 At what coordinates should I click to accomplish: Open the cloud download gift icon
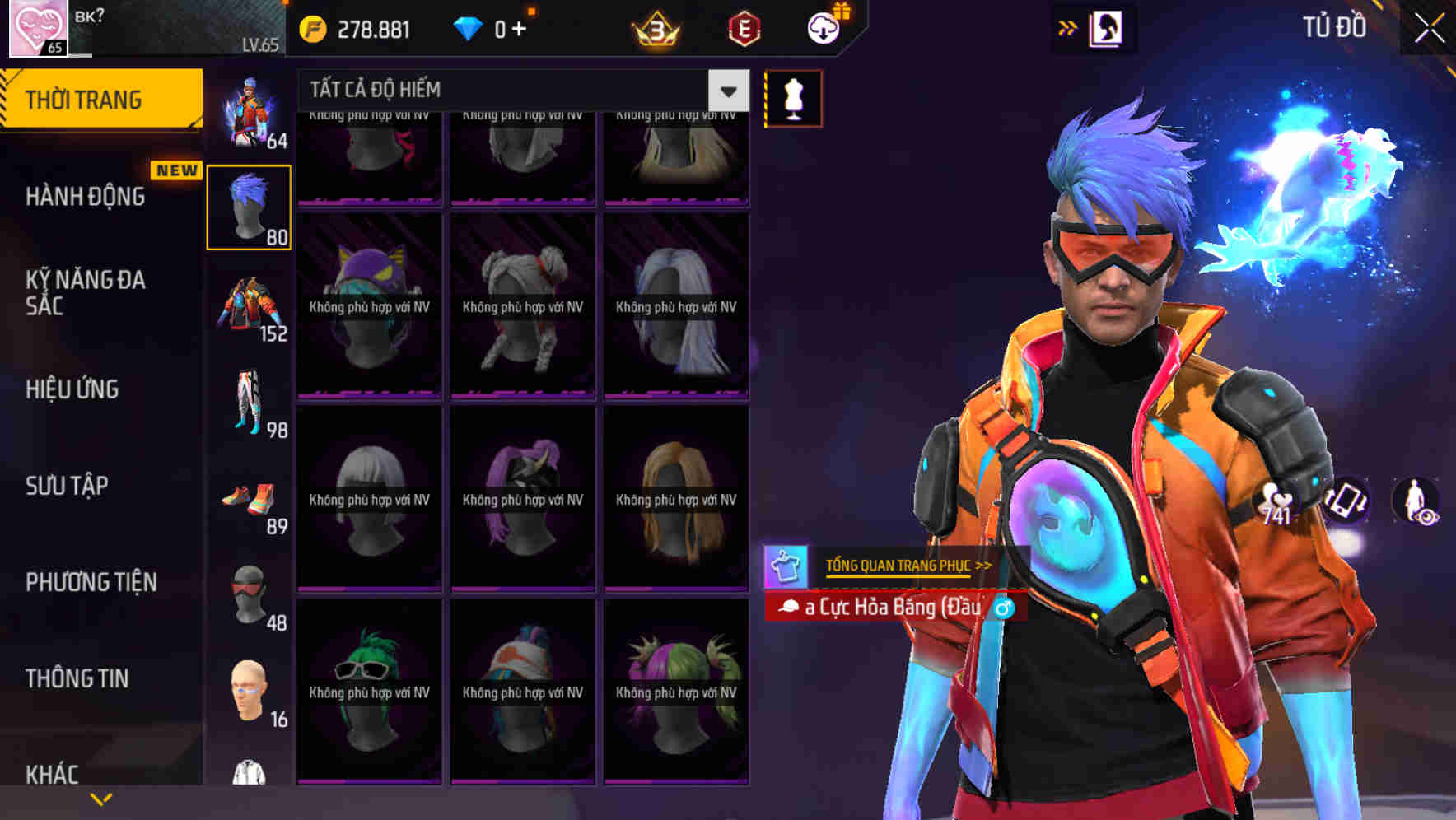tap(823, 27)
